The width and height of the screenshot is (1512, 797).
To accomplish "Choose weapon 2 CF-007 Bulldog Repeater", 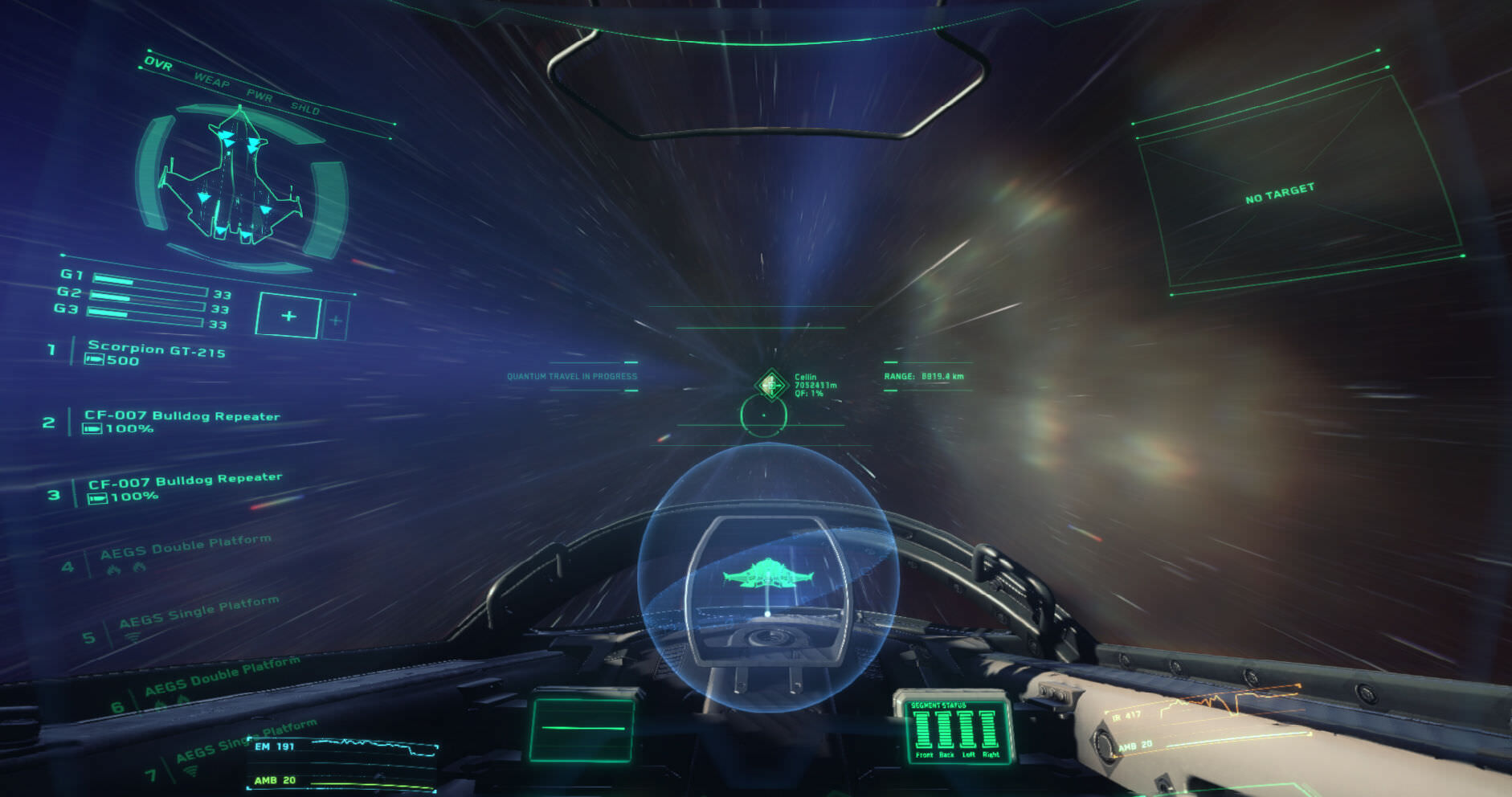I will pyautogui.click(x=182, y=416).
